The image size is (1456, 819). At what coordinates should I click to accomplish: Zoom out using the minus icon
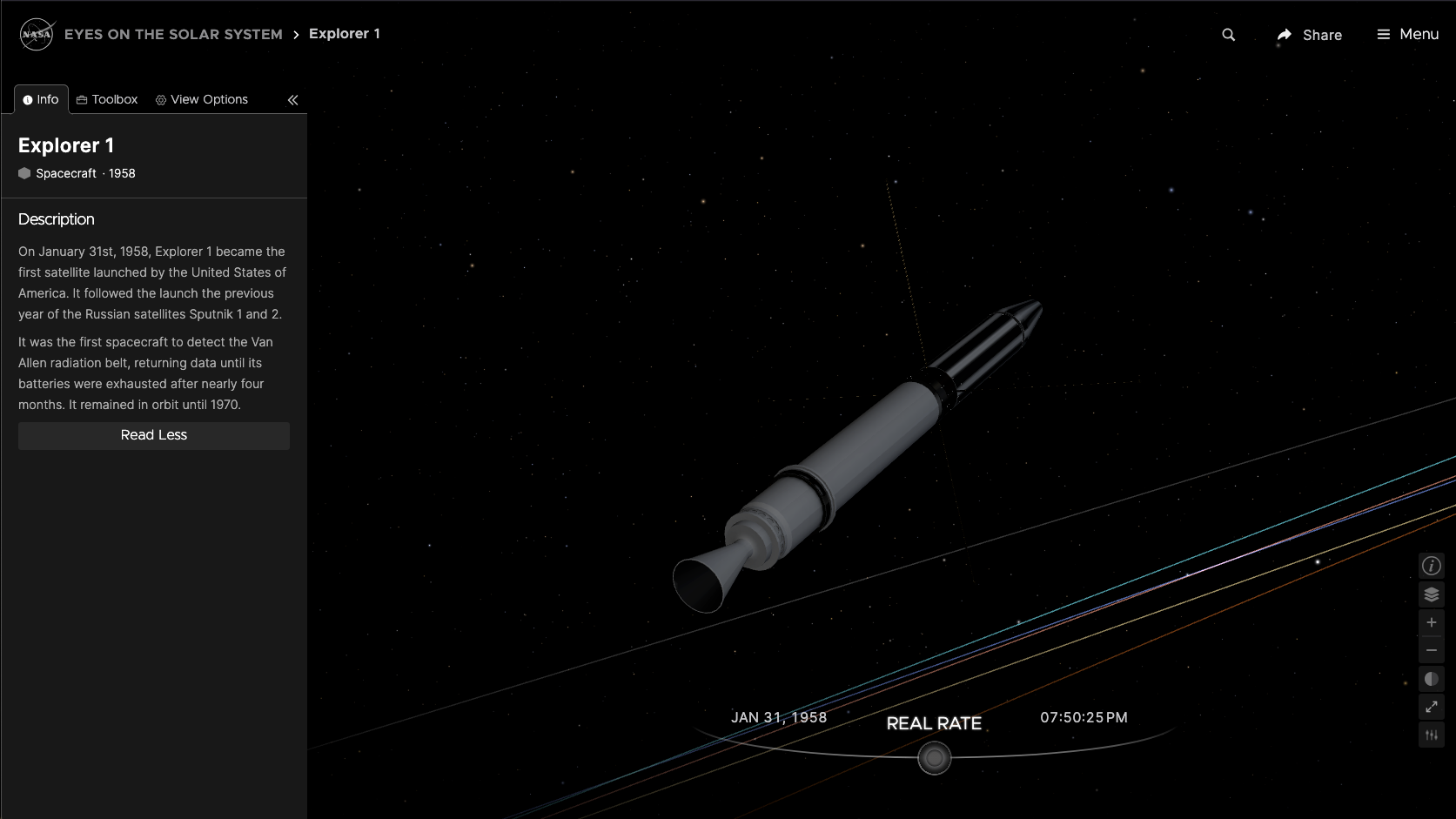tap(1431, 649)
